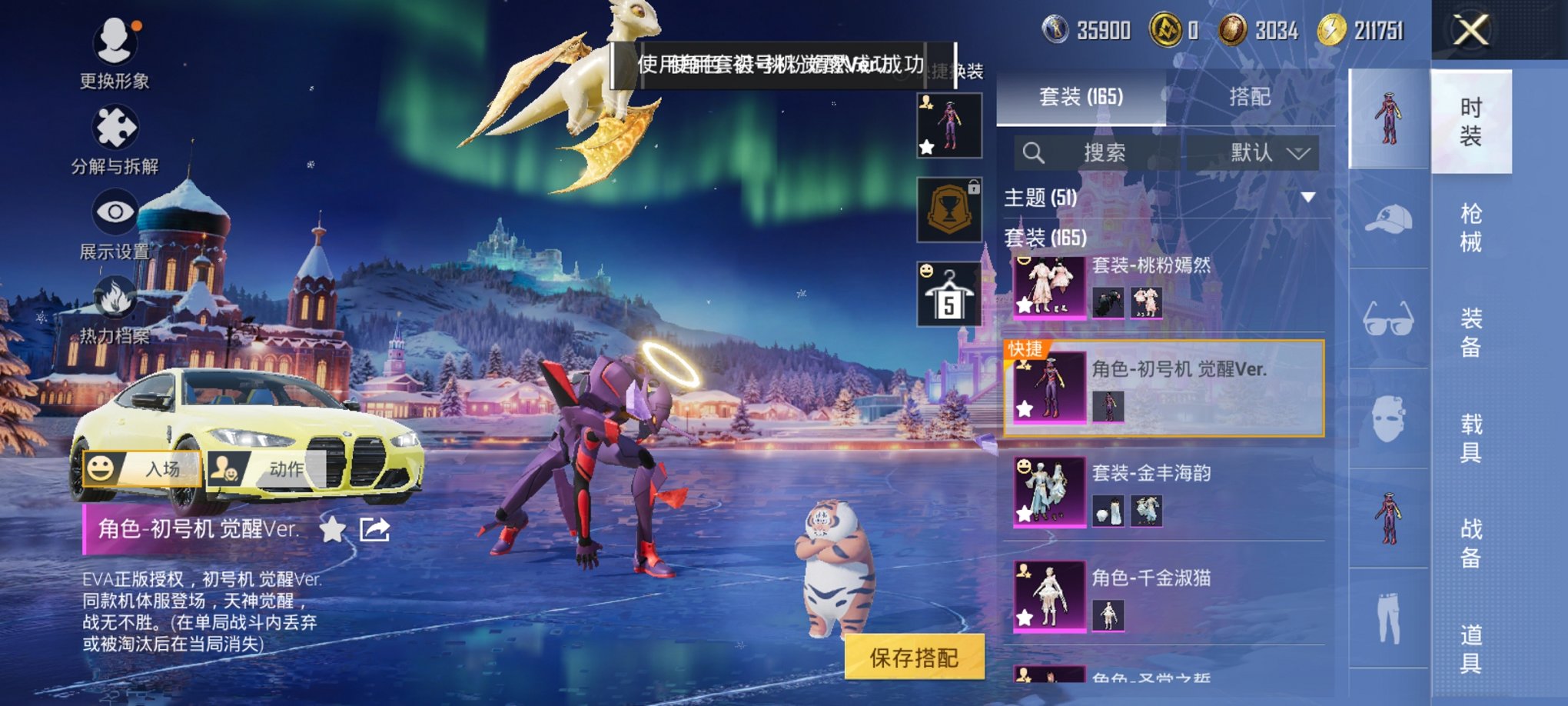This screenshot has width=1568, height=706.
Task: Open 展示设置 display settings eye icon
Action: pos(114,211)
